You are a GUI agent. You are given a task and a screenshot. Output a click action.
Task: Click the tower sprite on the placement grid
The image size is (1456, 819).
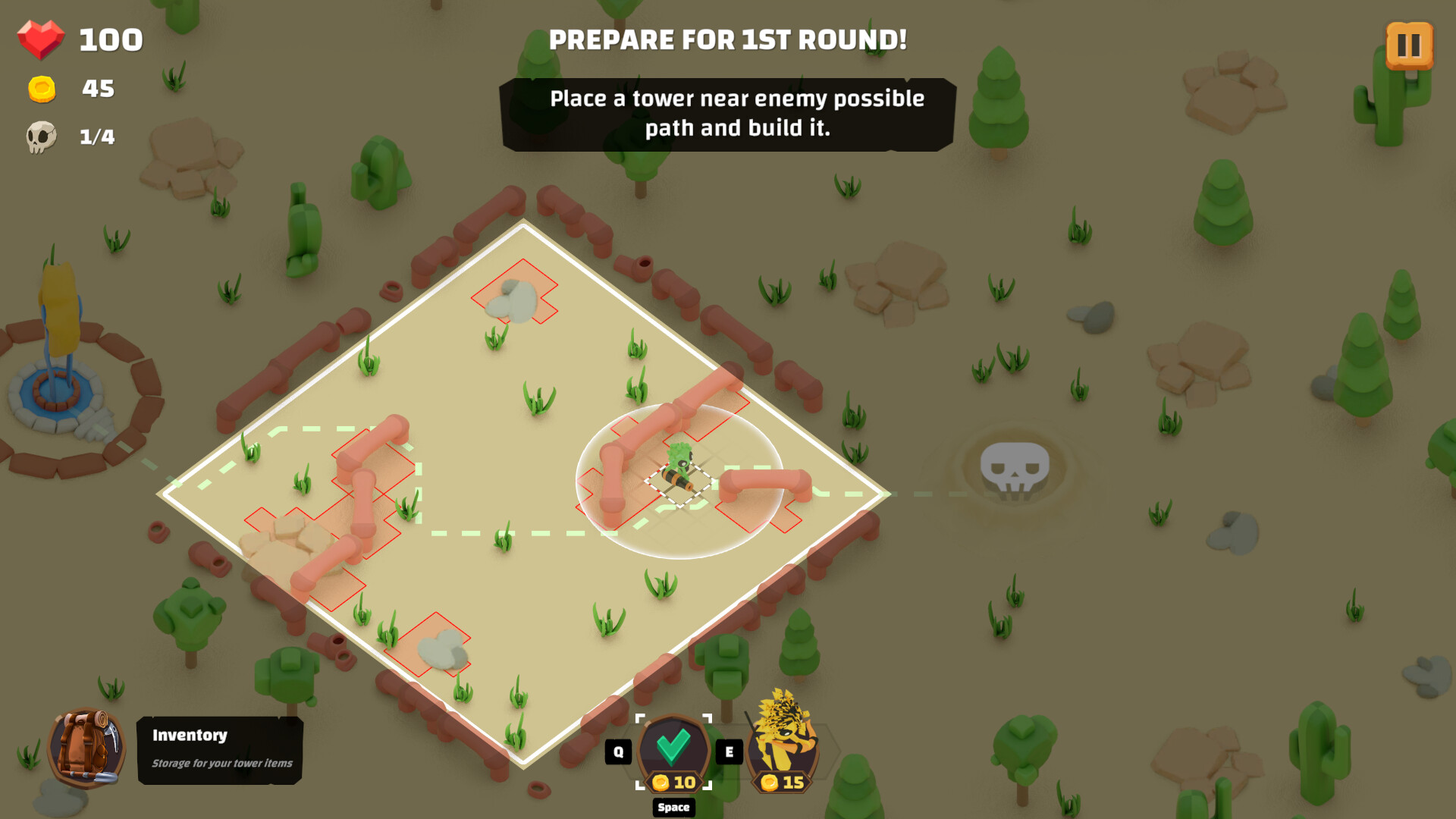pyautogui.click(x=677, y=466)
